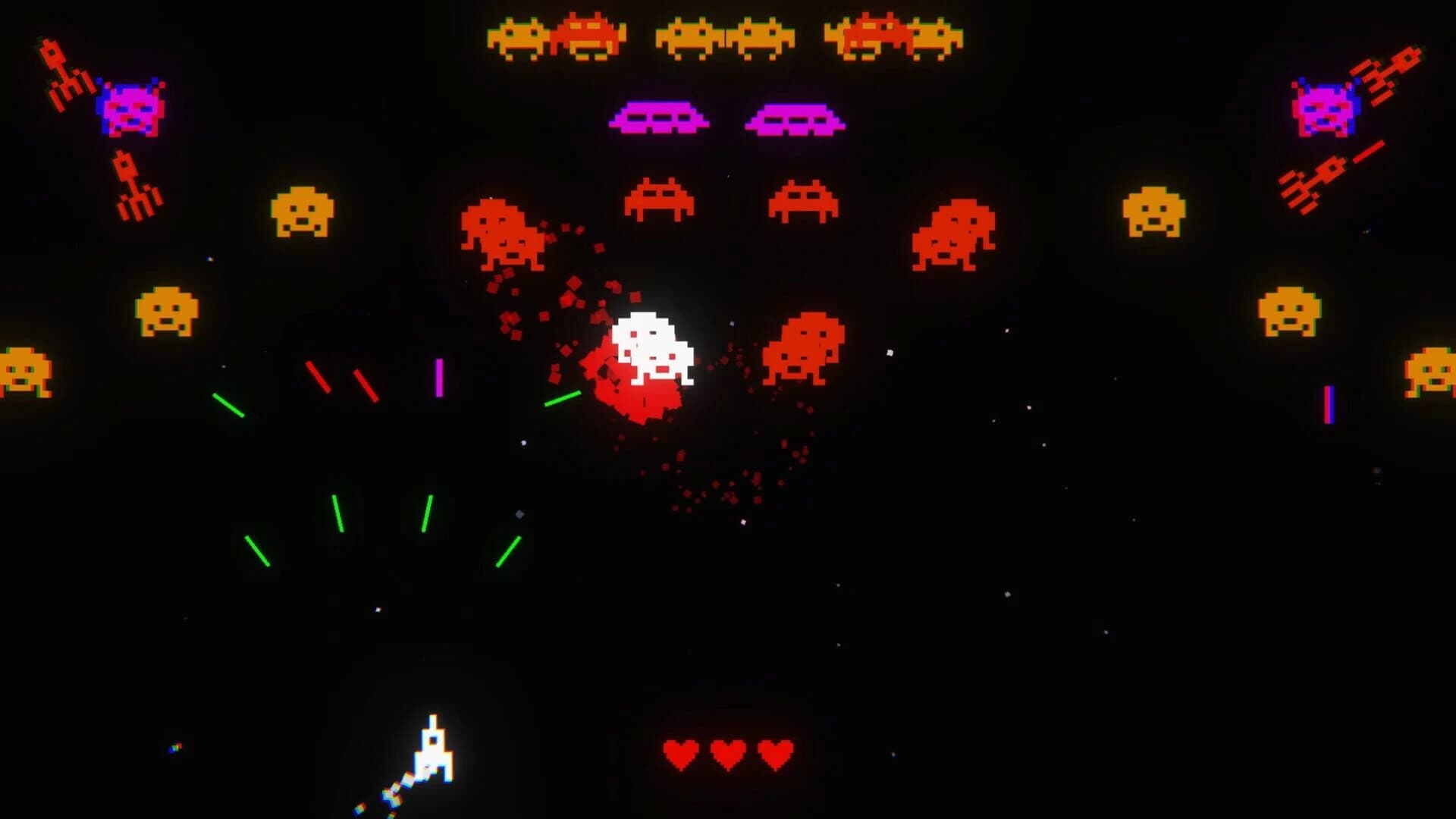The width and height of the screenshot is (1456, 819).
Task: Select the first heart in the lives display
Action: [x=679, y=755]
